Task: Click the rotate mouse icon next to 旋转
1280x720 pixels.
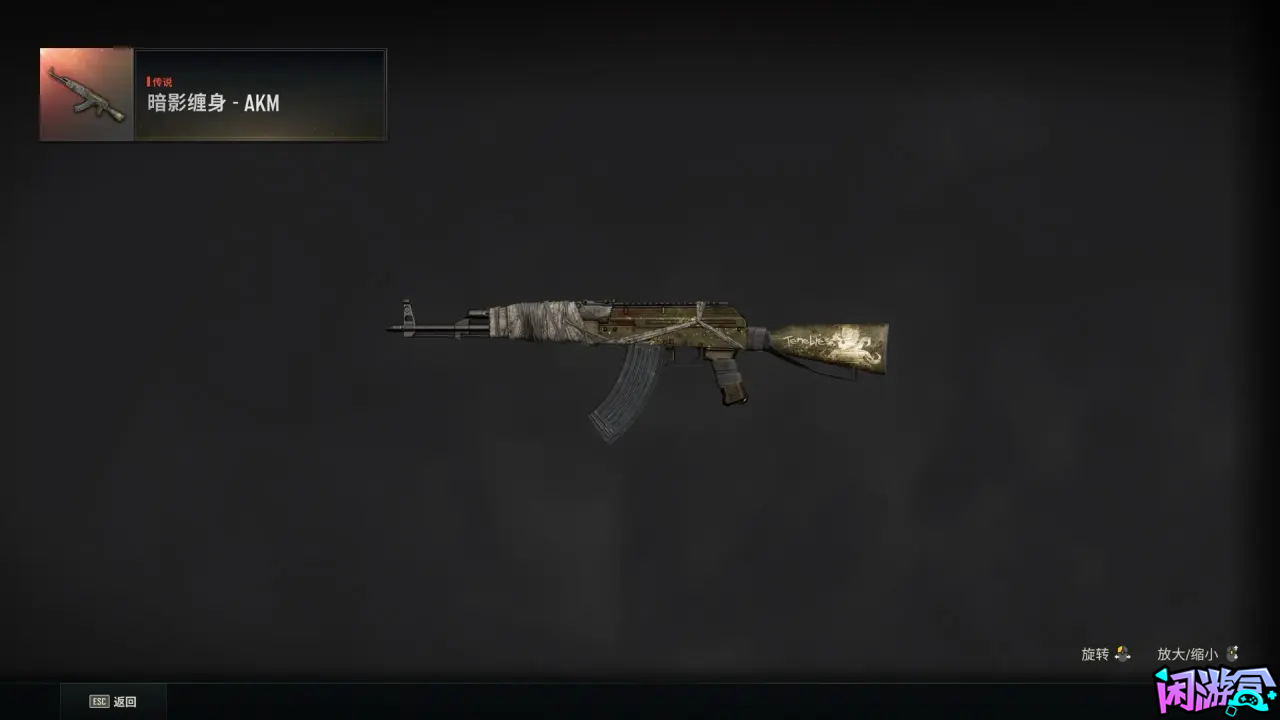Action: (1122, 654)
